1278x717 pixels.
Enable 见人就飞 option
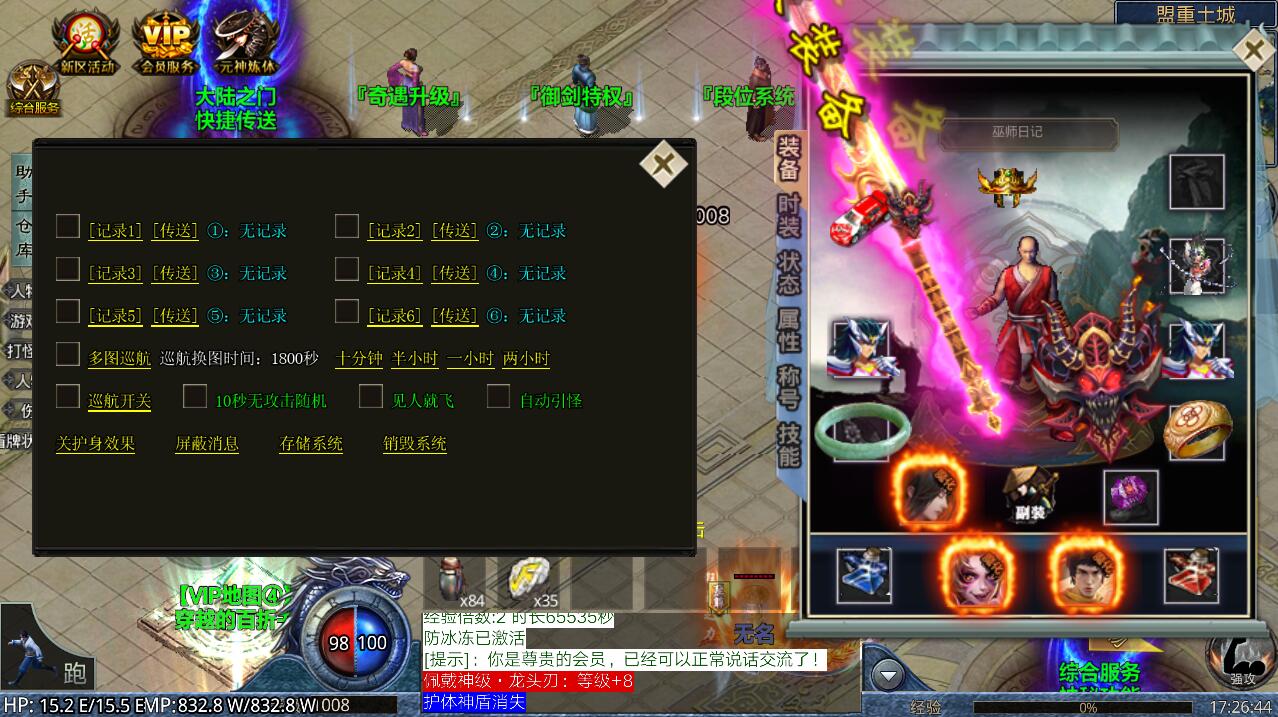[x=371, y=397]
